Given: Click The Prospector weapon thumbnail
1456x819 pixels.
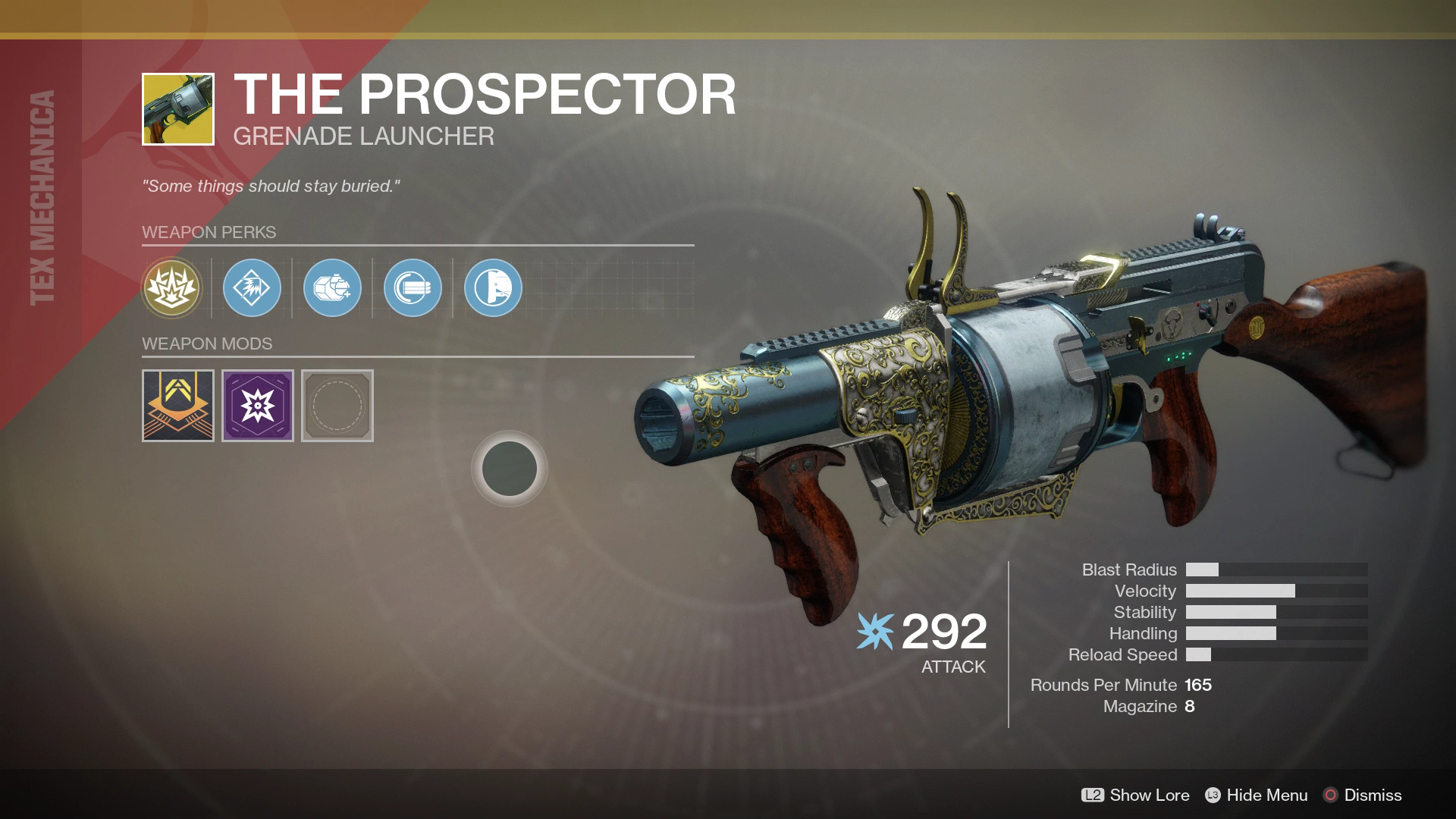Looking at the screenshot, I should pyautogui.click(x=178, y=109).
